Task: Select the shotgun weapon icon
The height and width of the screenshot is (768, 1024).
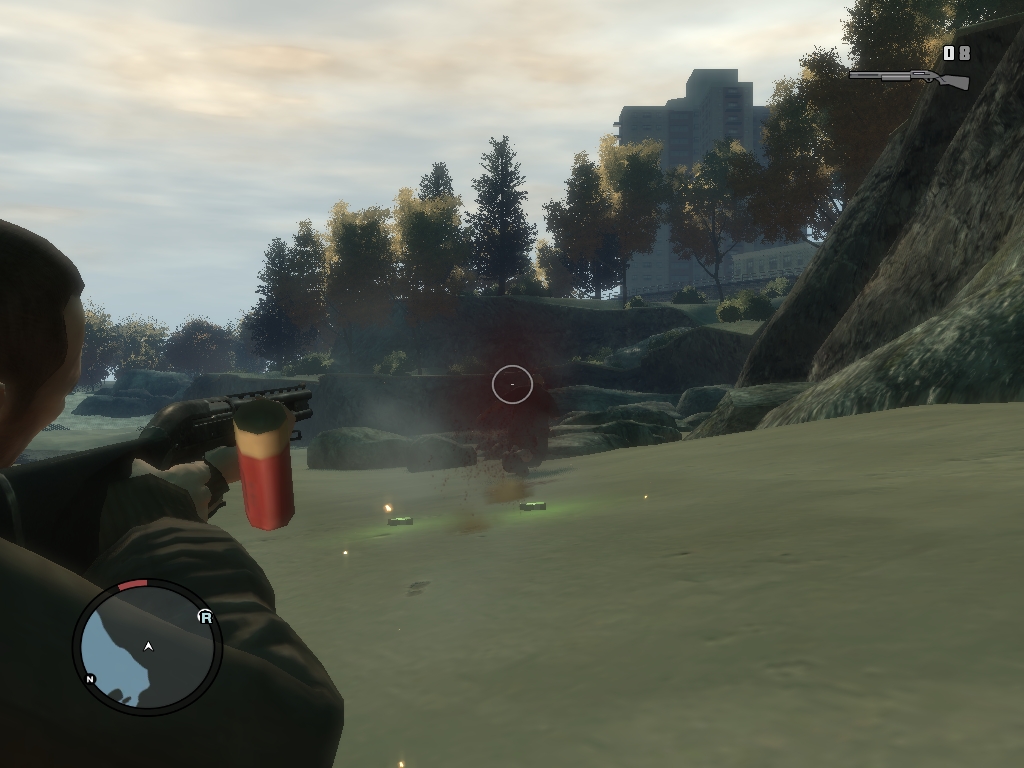Action: pos(909,78)
